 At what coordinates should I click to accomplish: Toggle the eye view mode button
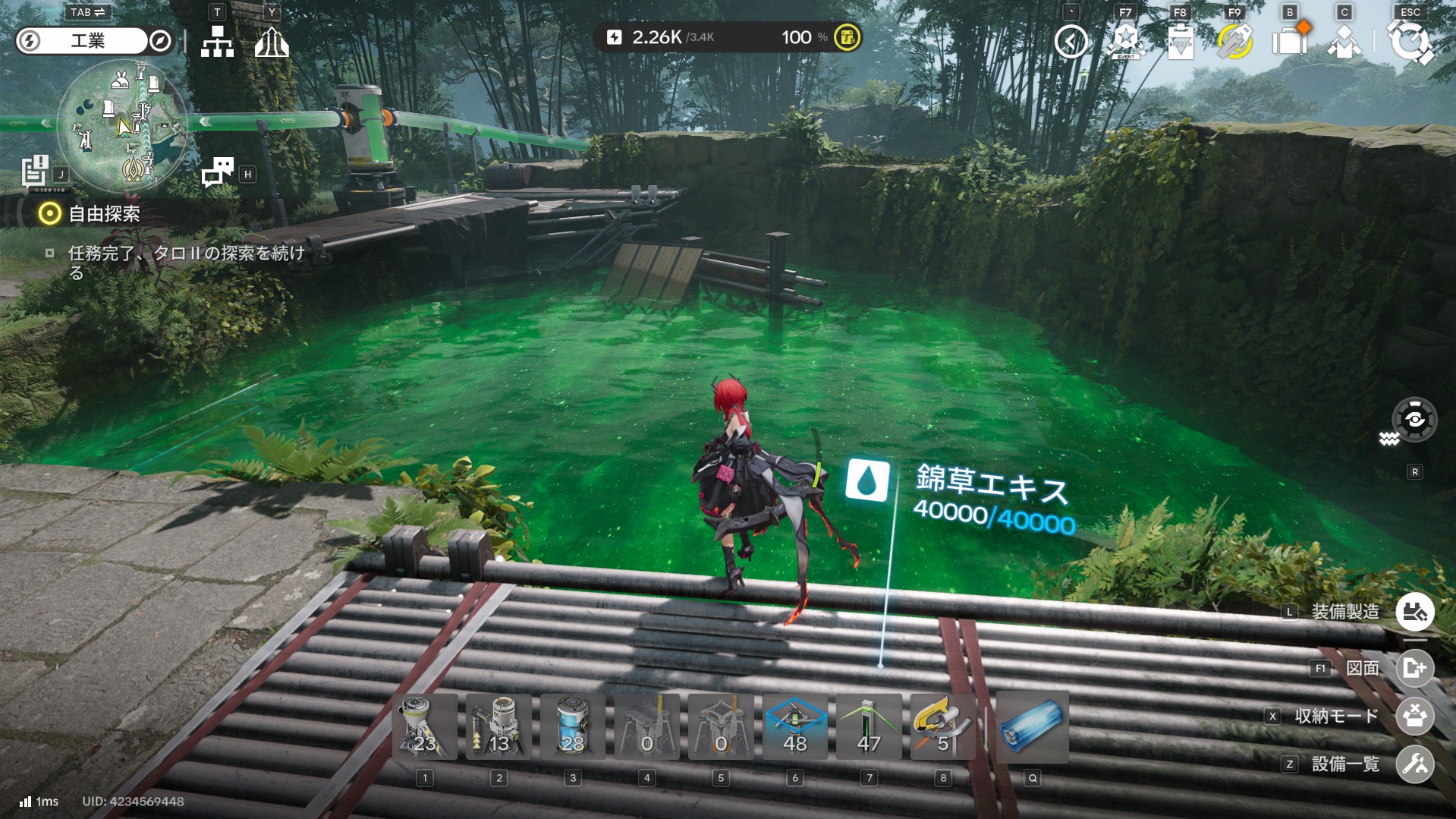[x=1414, y=419]
